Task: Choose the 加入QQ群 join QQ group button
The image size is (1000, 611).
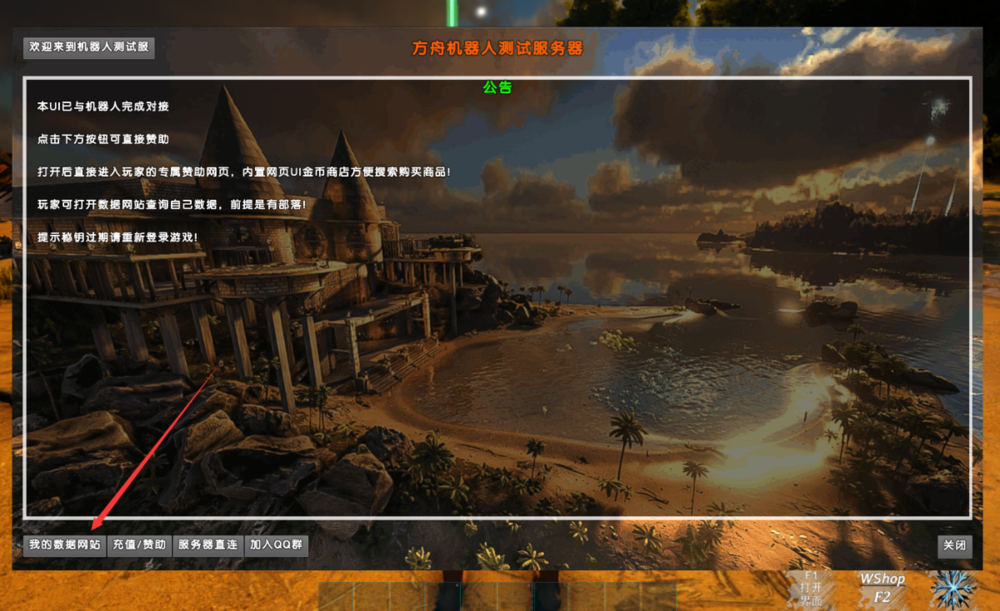Action: pyautogui.click(x=276, y=545)
